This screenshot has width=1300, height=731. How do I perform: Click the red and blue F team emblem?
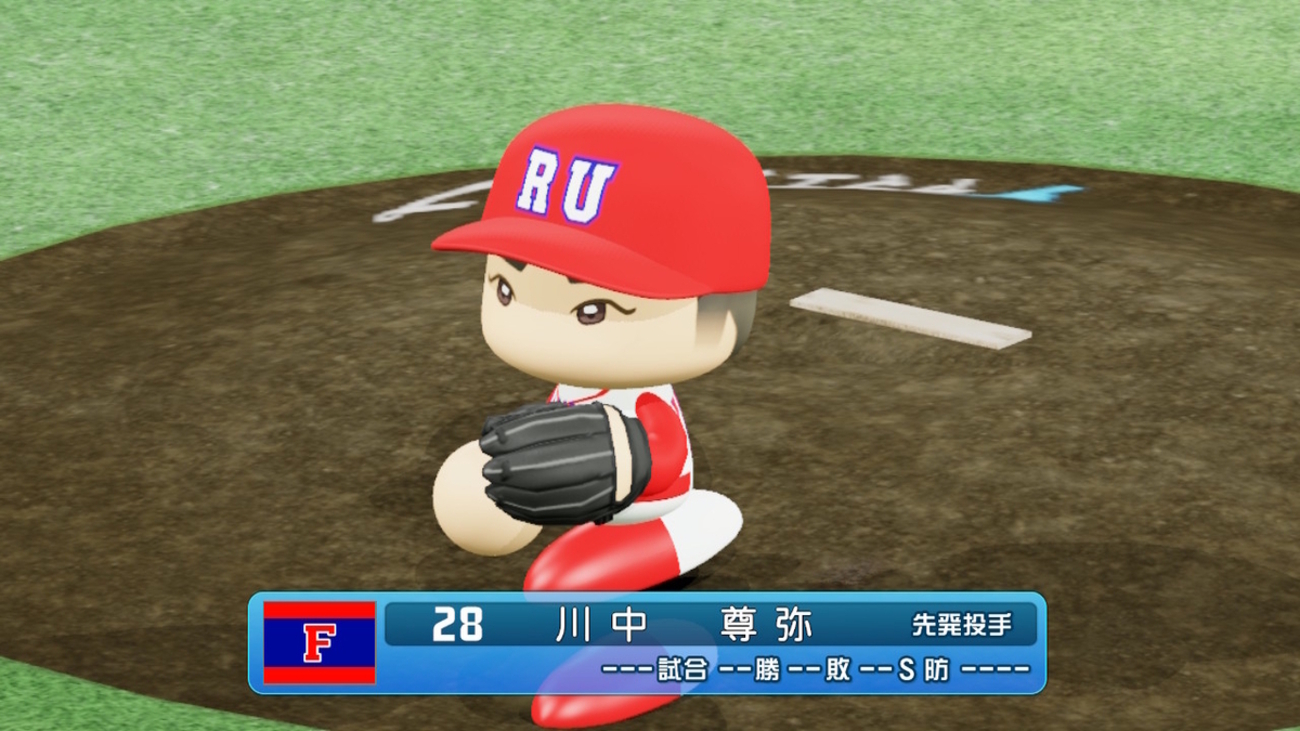319,643
